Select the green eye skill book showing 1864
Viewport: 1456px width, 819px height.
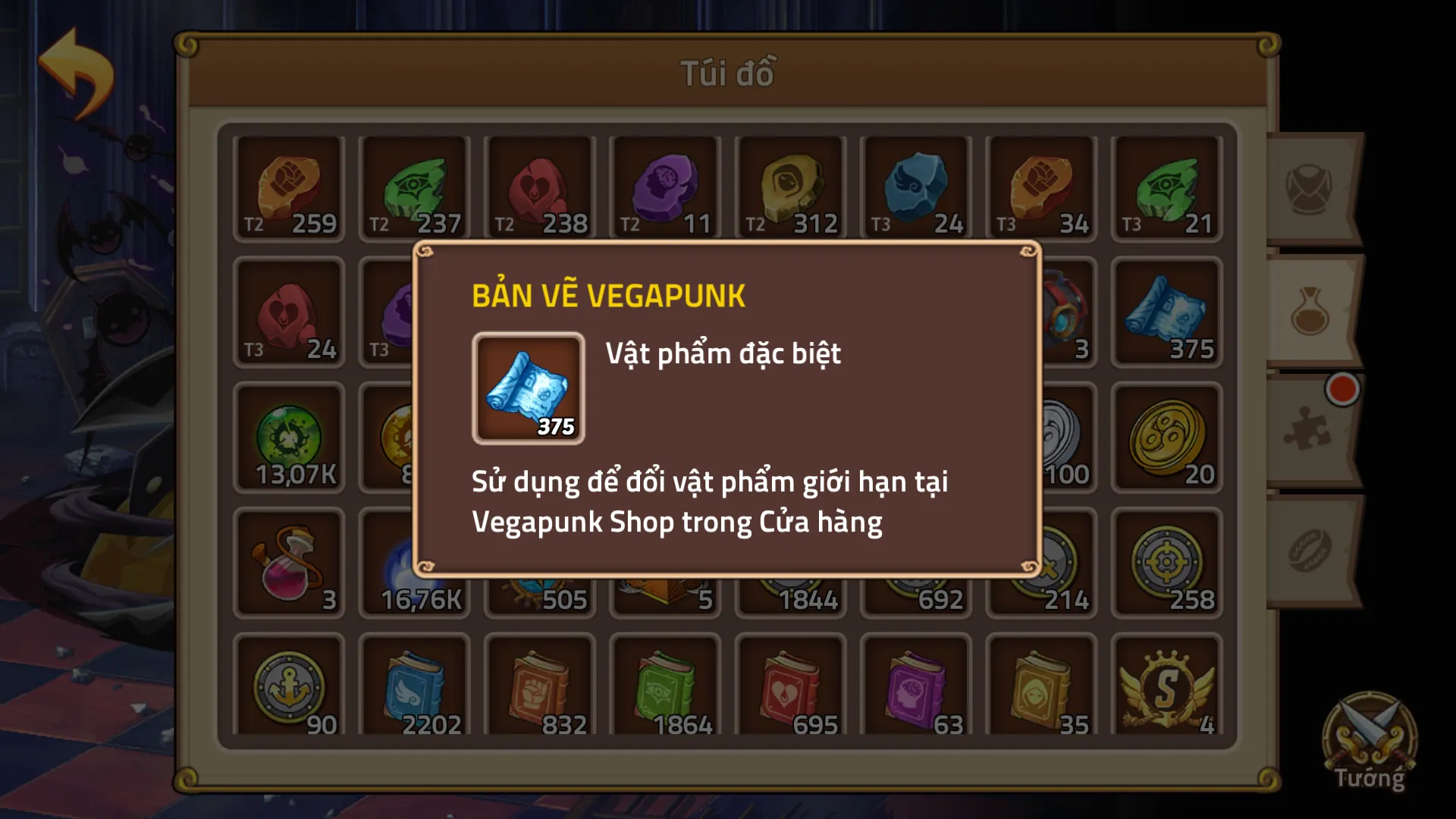tap(665, 686)
